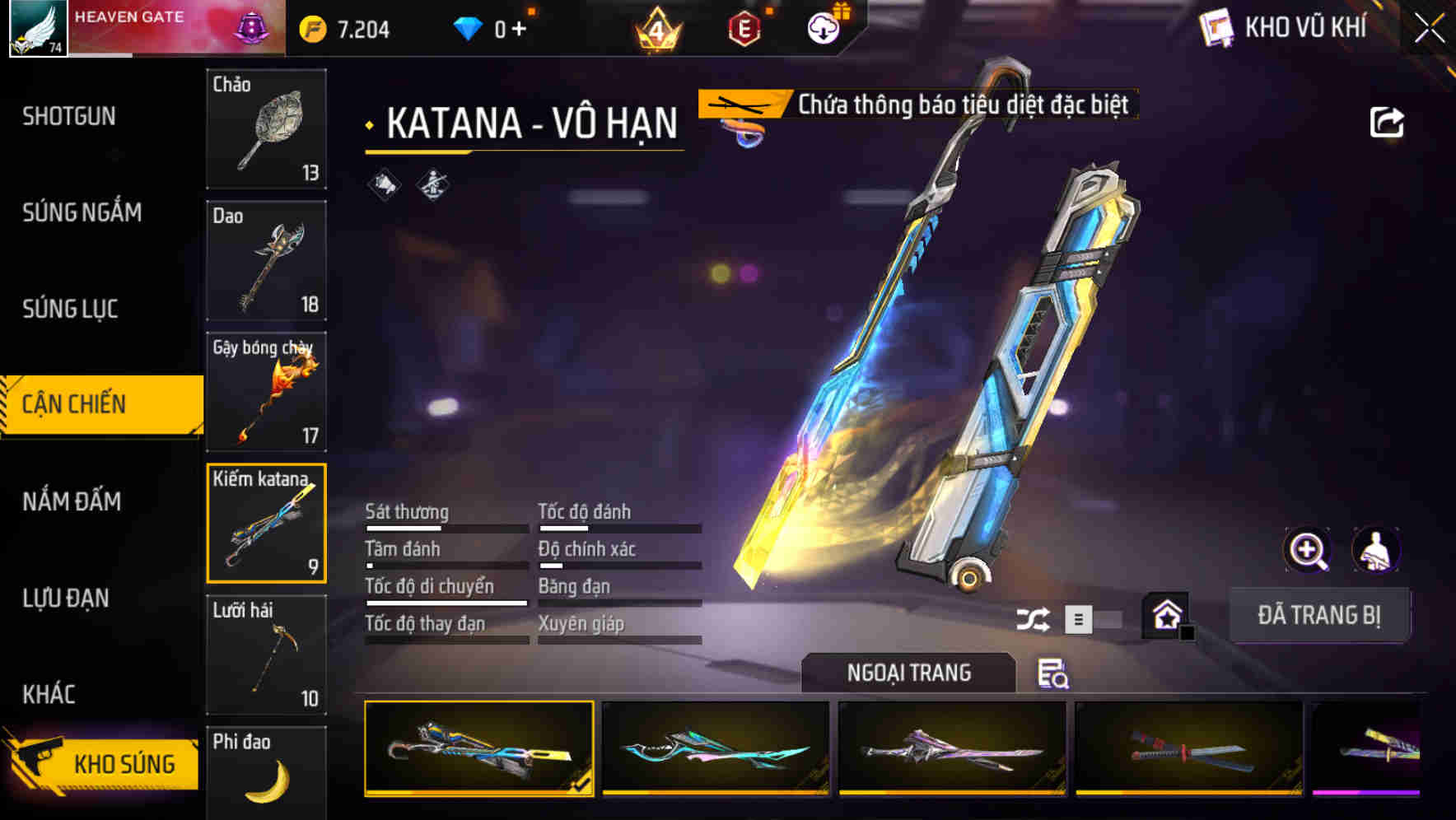Select the SHOTGUN weapon category
Viewport: 1456px width, 820px height.
(x=68, y=116)
